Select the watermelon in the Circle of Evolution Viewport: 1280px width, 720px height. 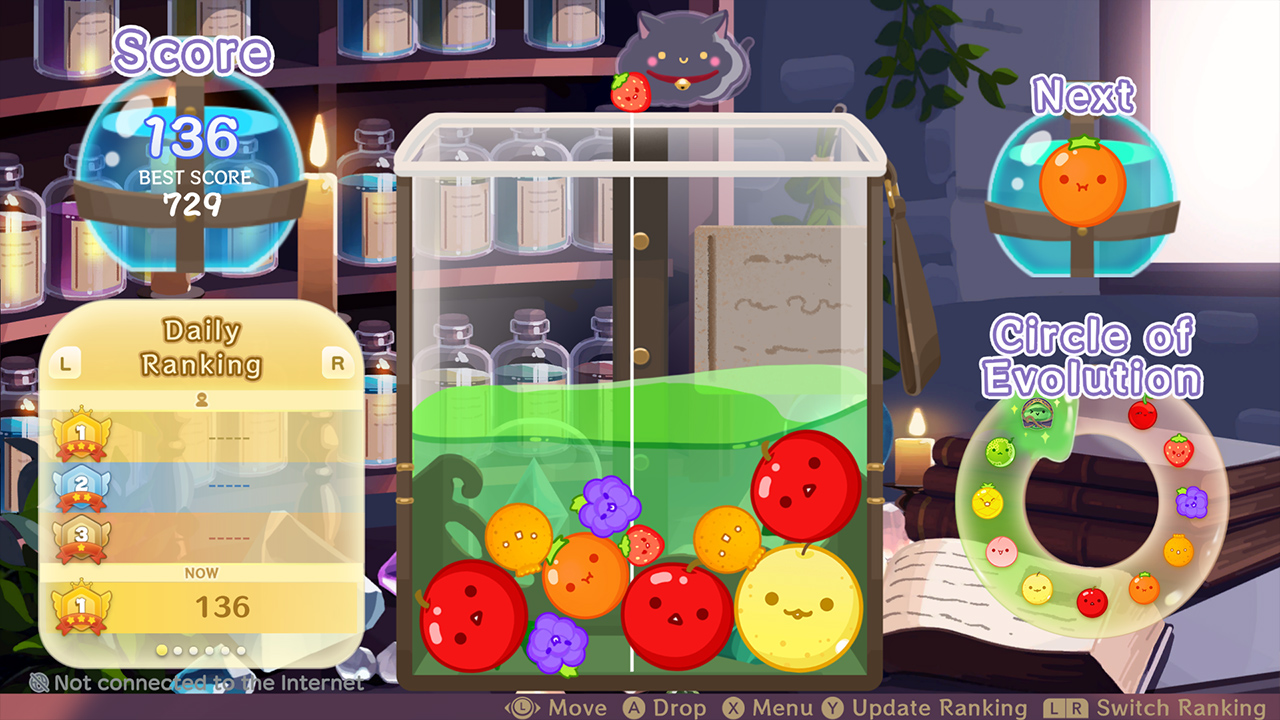(1037, 414)
